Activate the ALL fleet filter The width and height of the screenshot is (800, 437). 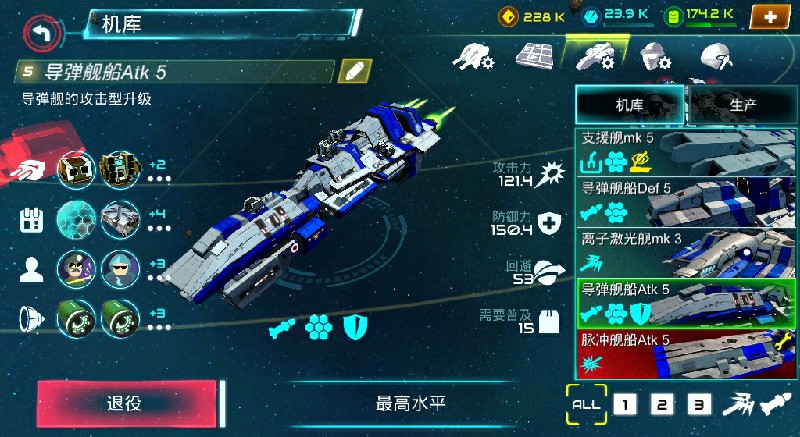[x=586, y=403]
